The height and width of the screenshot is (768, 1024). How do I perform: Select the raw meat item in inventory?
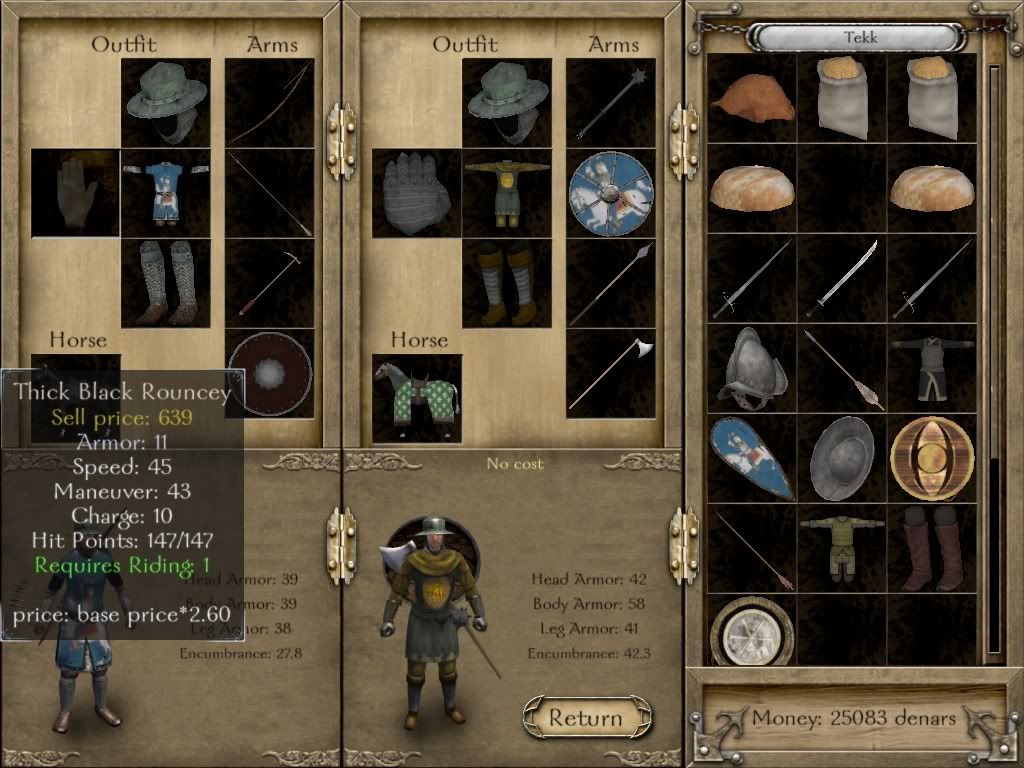[x=751, y=98]
